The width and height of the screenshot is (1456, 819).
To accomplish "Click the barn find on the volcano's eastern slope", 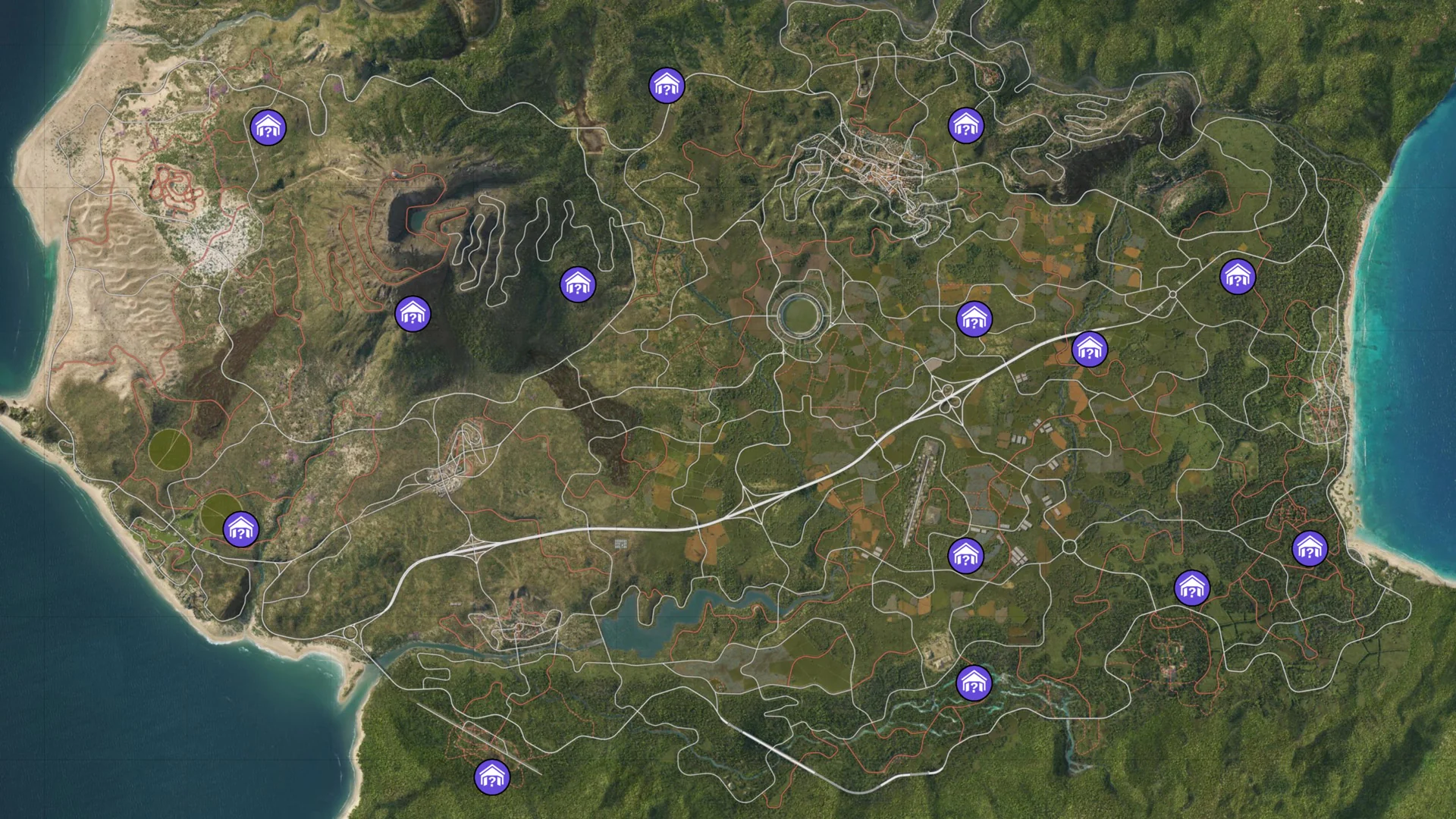I will tap(578, 286).
